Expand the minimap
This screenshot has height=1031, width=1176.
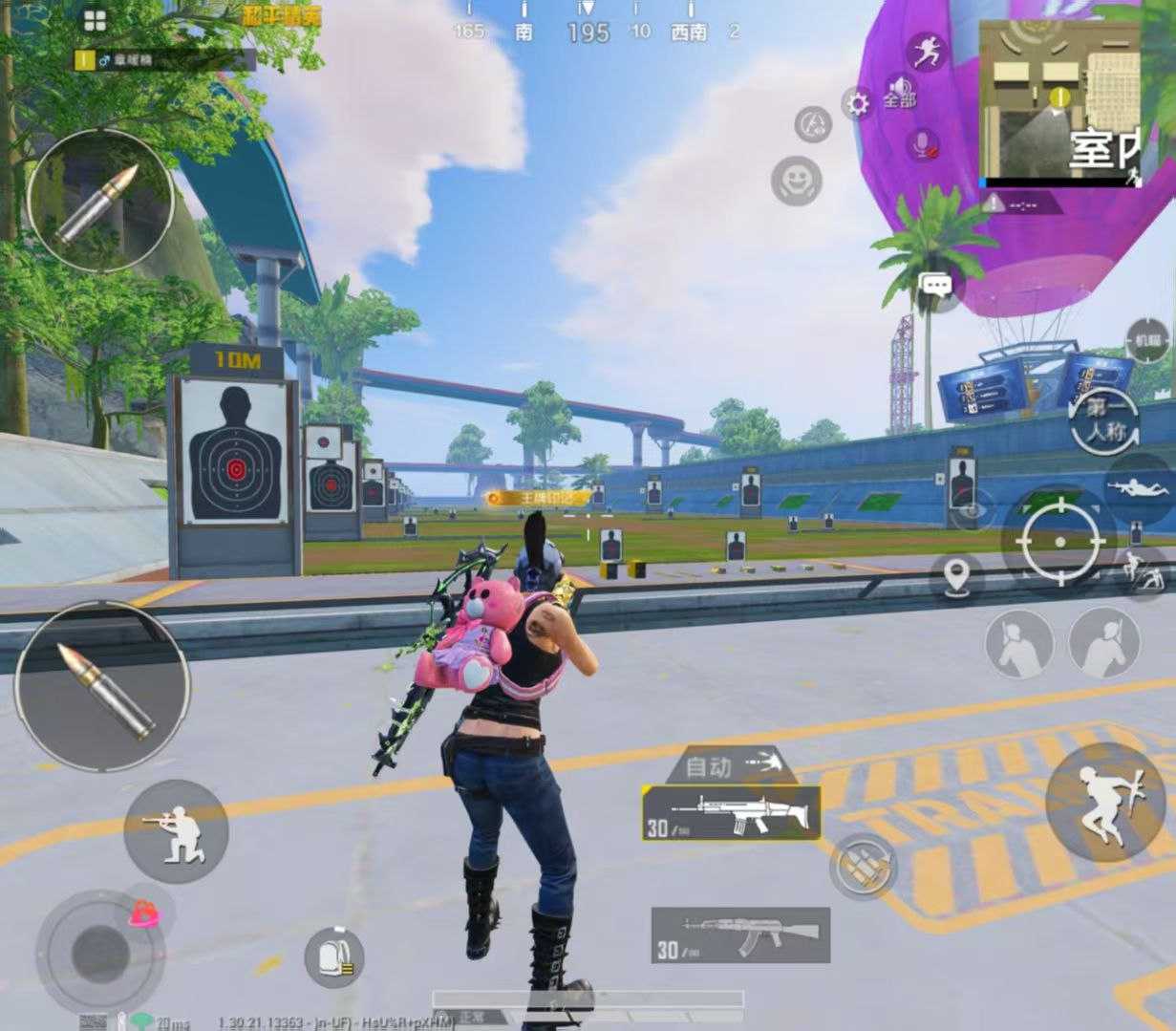[x=1058, y=103]
